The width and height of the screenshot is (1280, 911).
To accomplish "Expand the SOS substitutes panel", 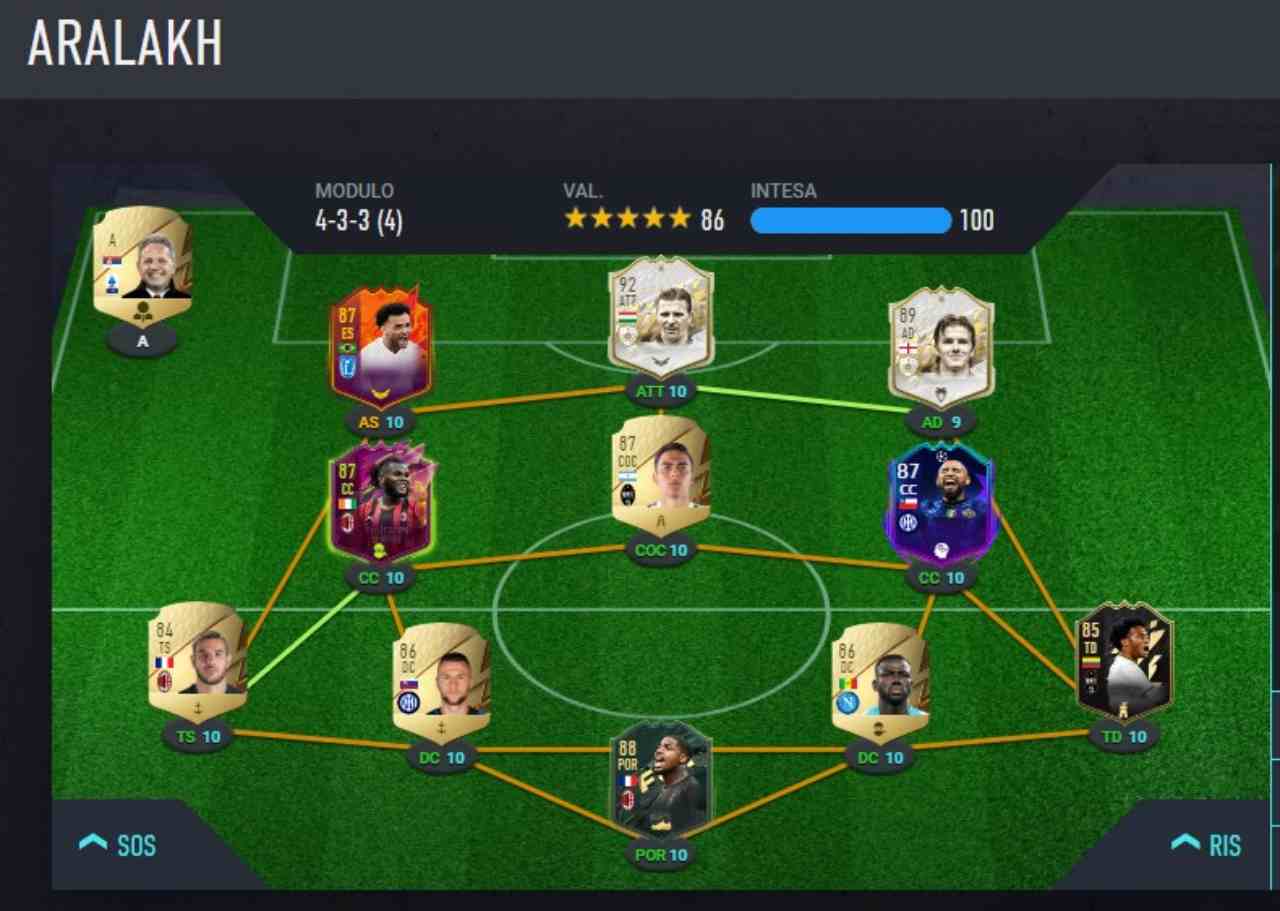I will pyautogui.click(x=118, y=845).
